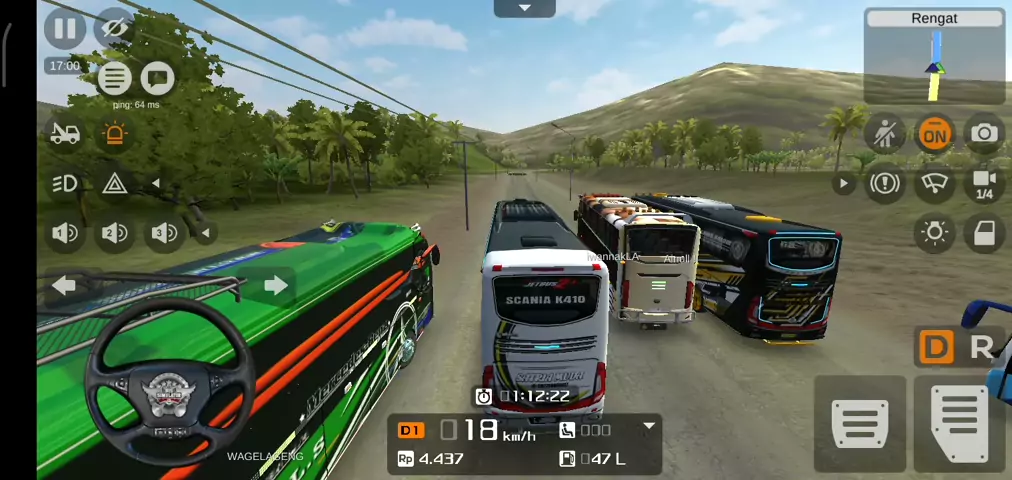Pause the game with the pause button
This screenshot has height=480, width=1012.
[64, 28]
